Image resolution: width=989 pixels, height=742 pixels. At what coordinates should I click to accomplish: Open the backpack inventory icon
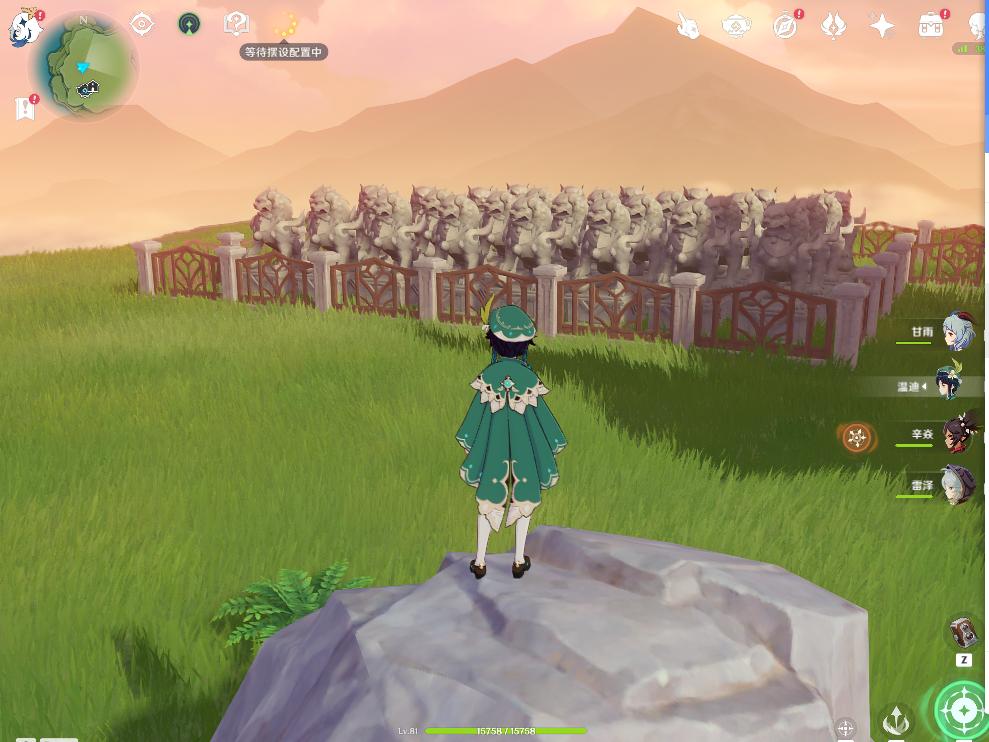pyautogui.click(x=931, y=24)
